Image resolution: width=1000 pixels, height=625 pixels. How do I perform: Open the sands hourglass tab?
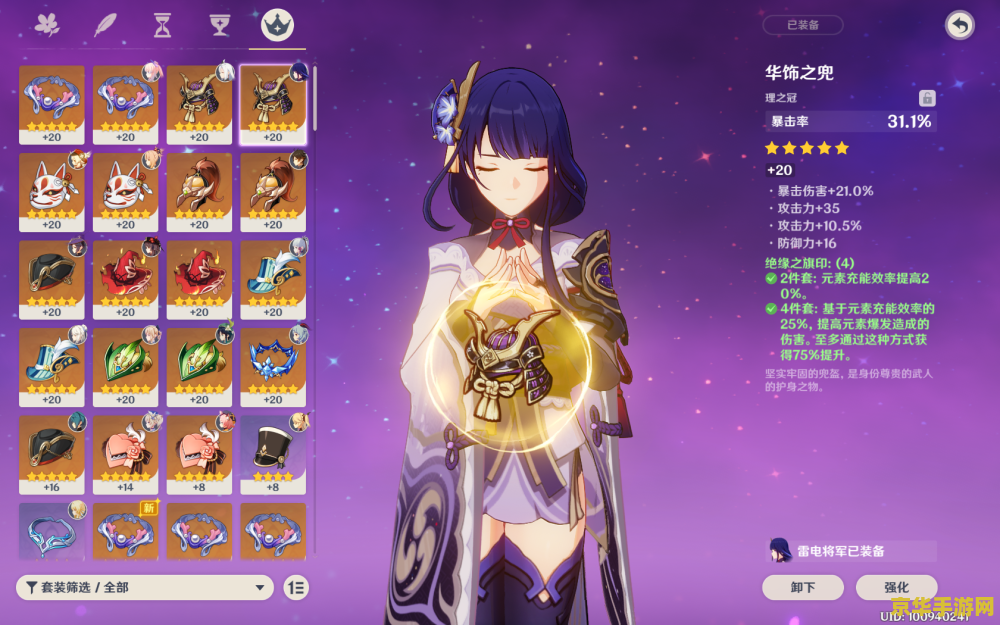[162, 25]
